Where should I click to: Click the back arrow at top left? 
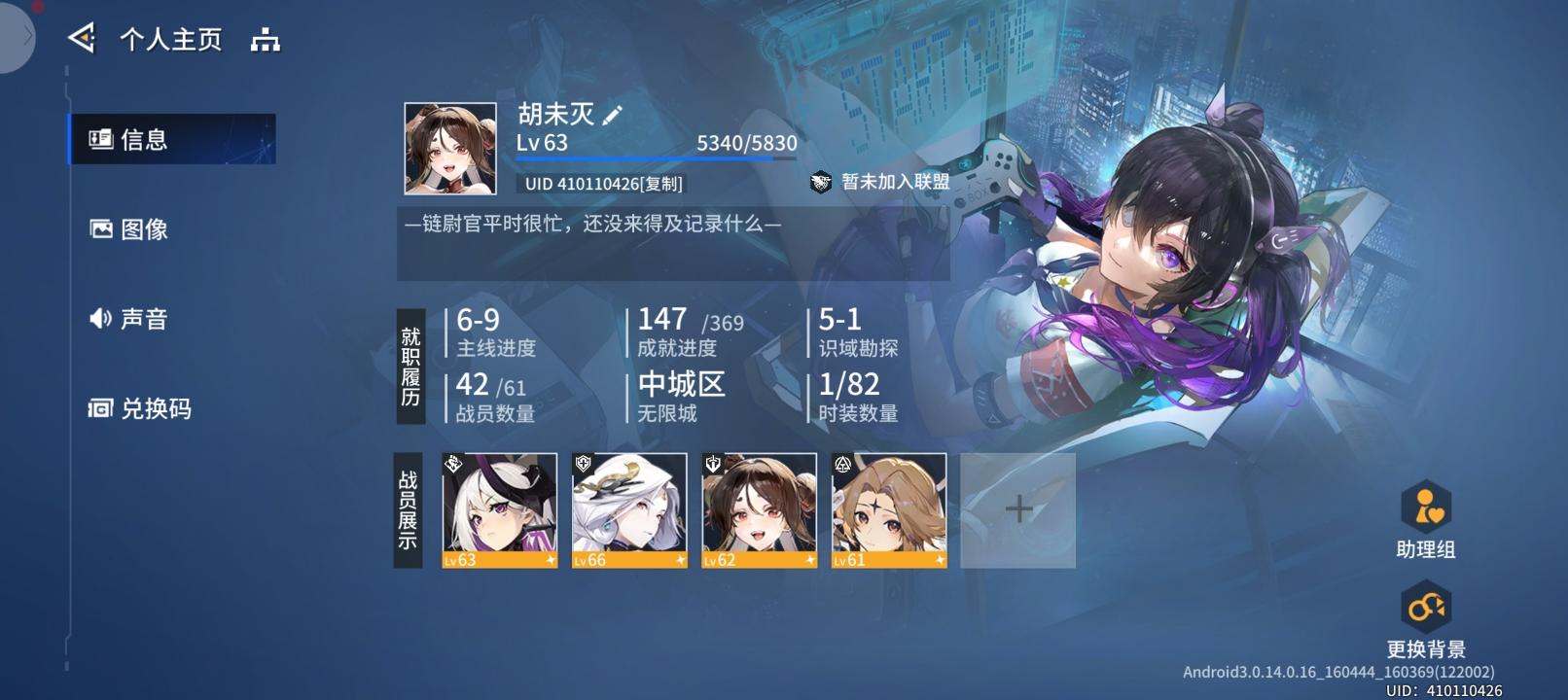tap(84, 39)
